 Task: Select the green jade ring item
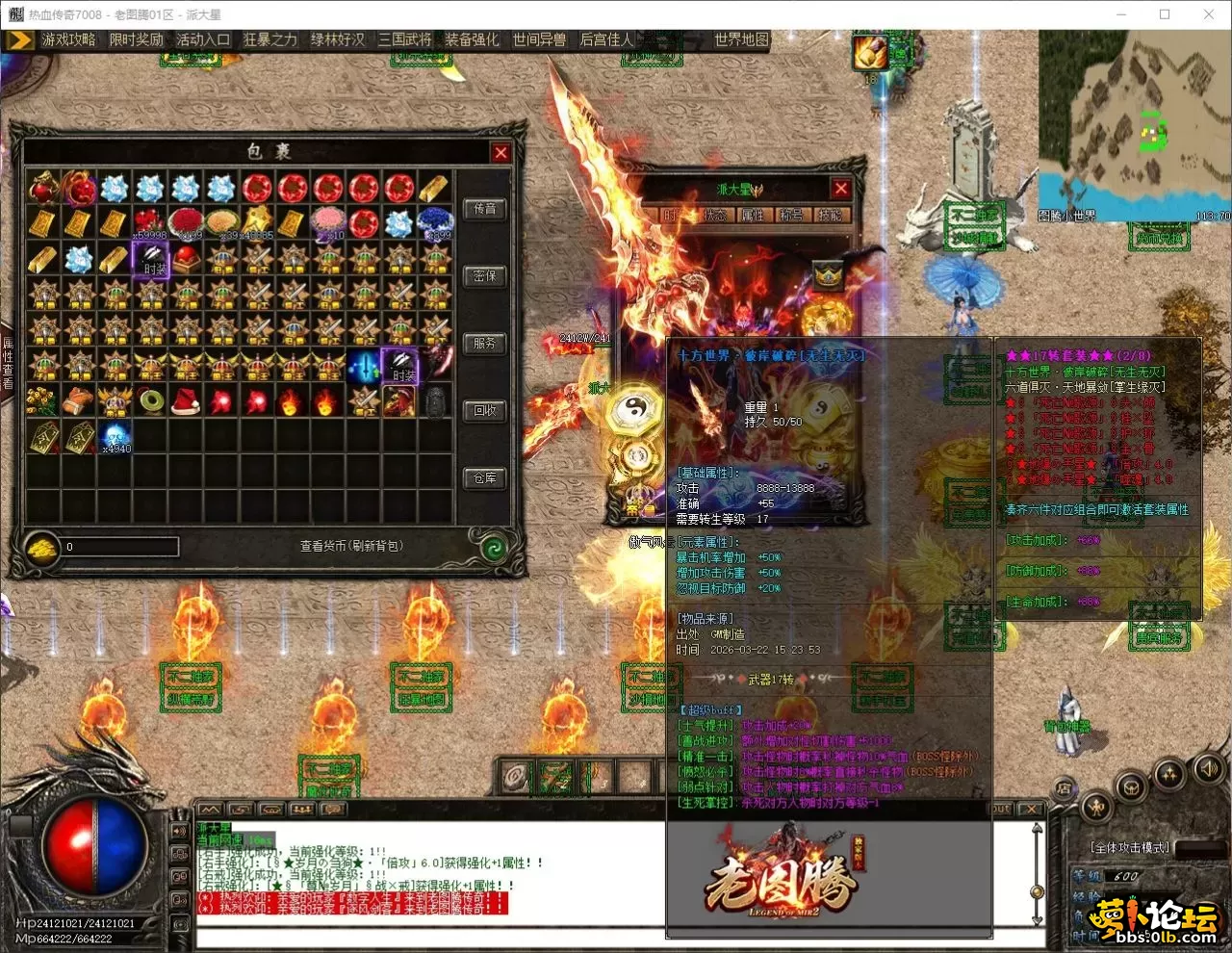click(150, 400)
